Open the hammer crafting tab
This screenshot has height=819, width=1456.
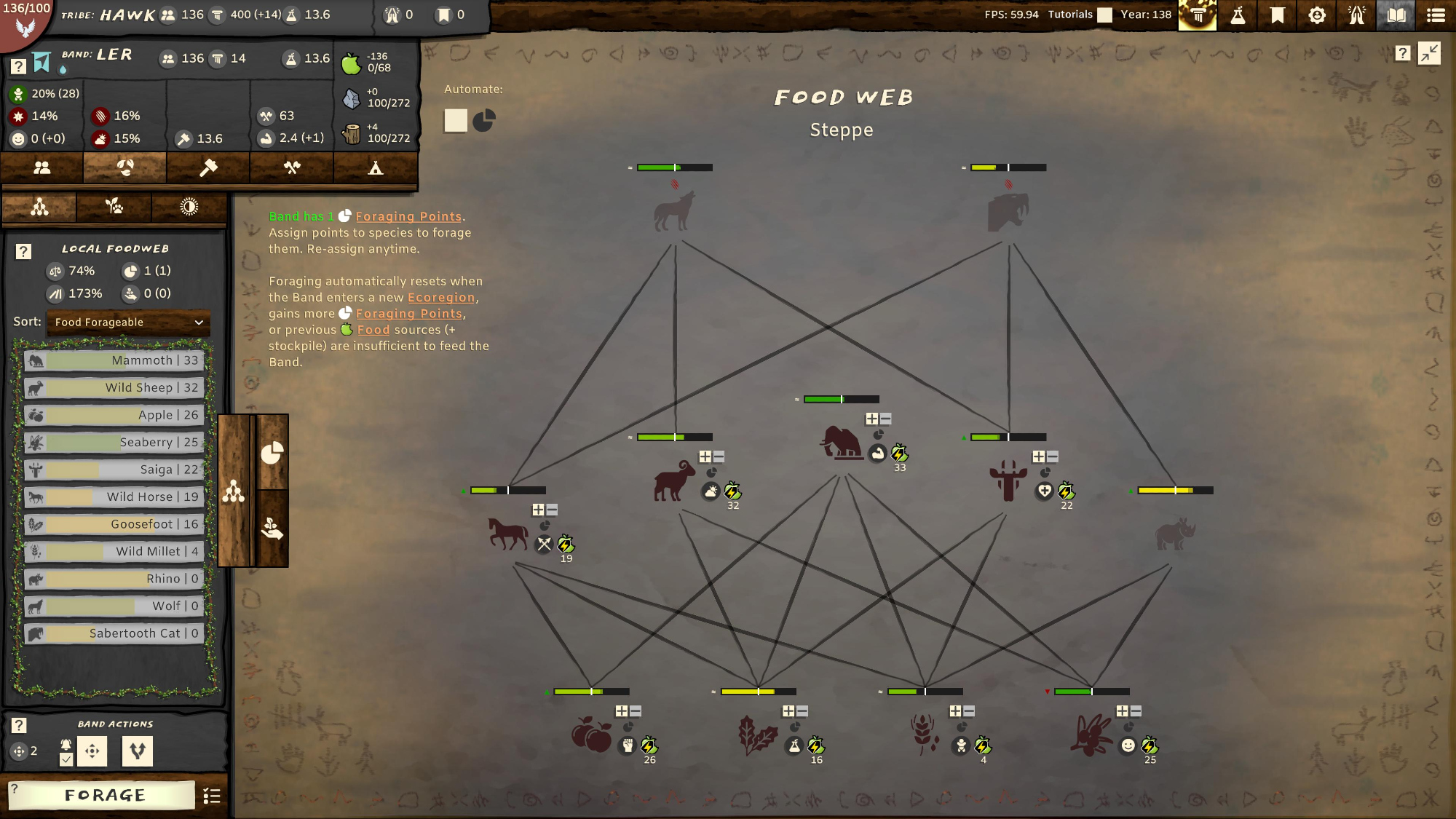(x=208, y=168)
